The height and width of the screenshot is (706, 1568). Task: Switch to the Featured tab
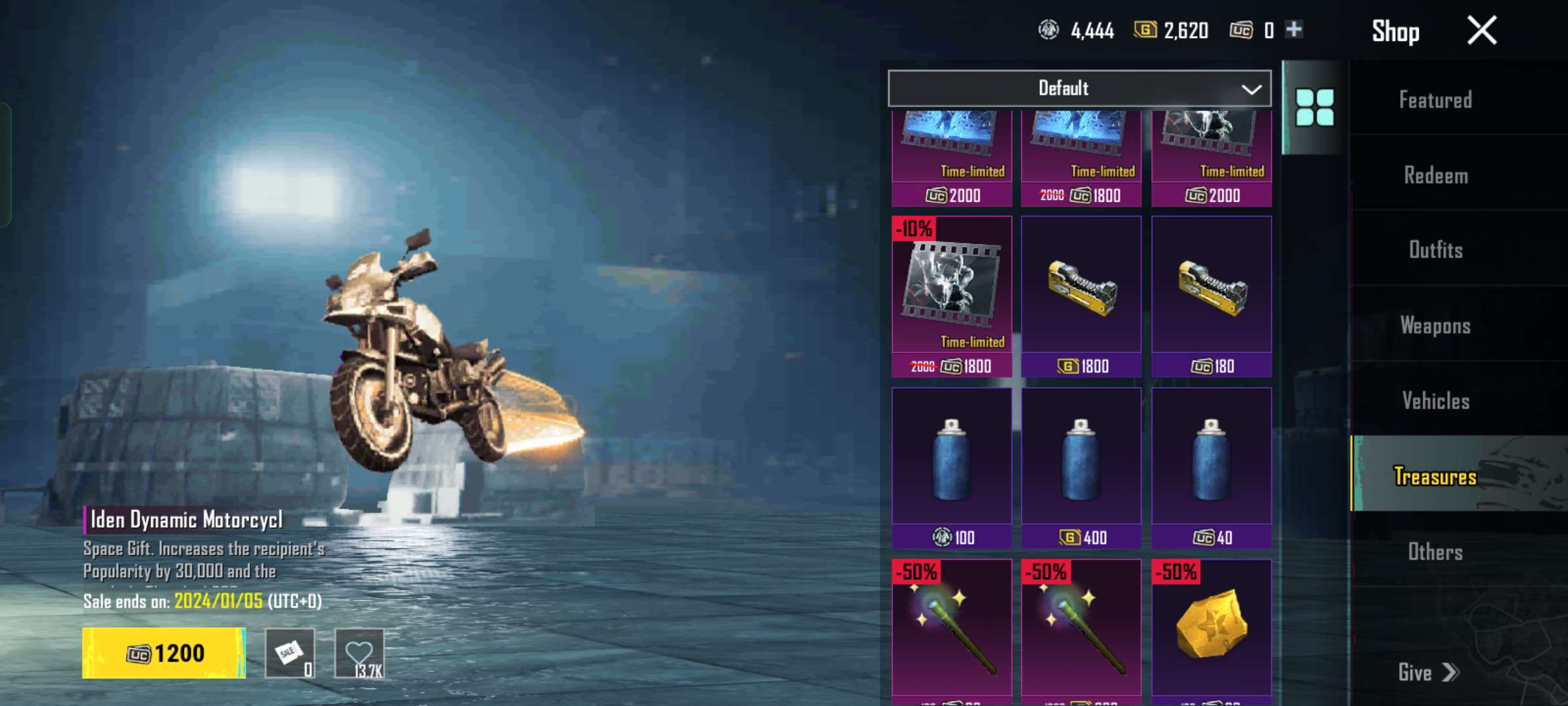click(x=1435, y=100)
